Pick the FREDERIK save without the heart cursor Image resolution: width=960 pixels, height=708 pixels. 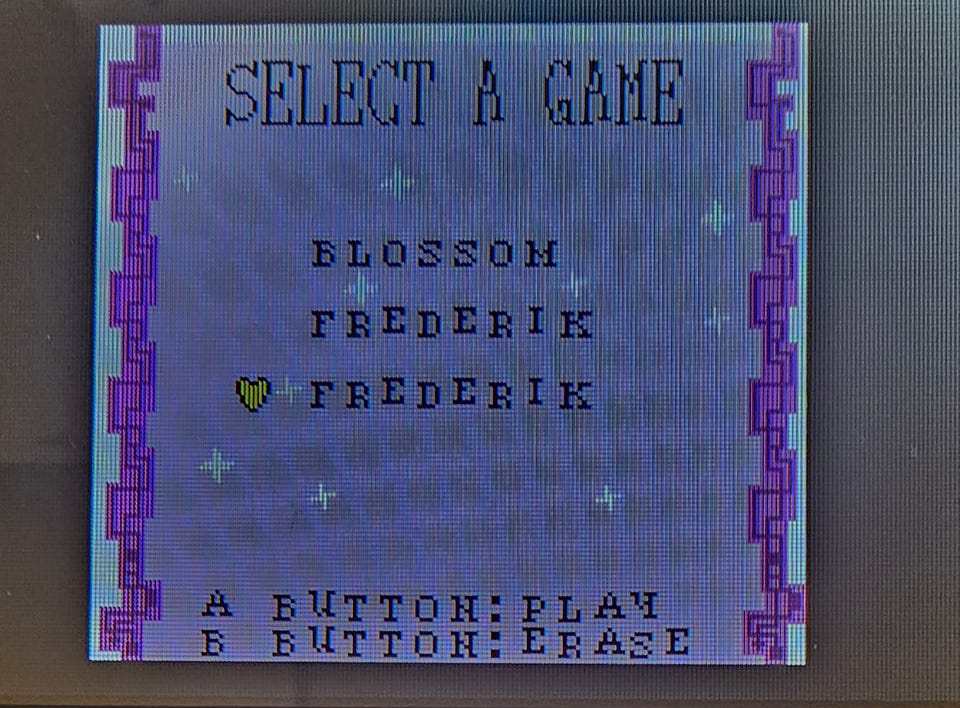pos(450,324)
